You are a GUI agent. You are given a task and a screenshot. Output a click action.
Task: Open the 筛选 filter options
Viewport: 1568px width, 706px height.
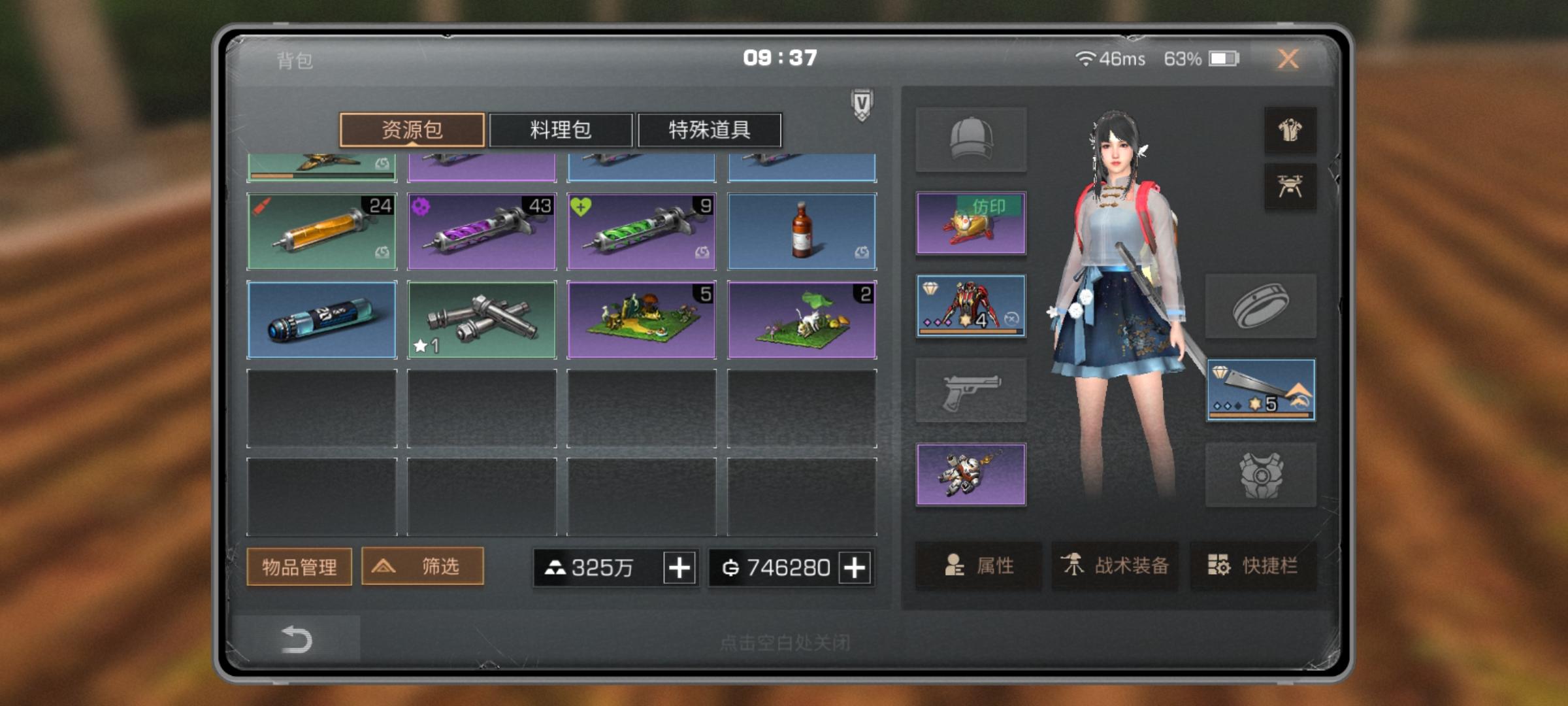422,567
